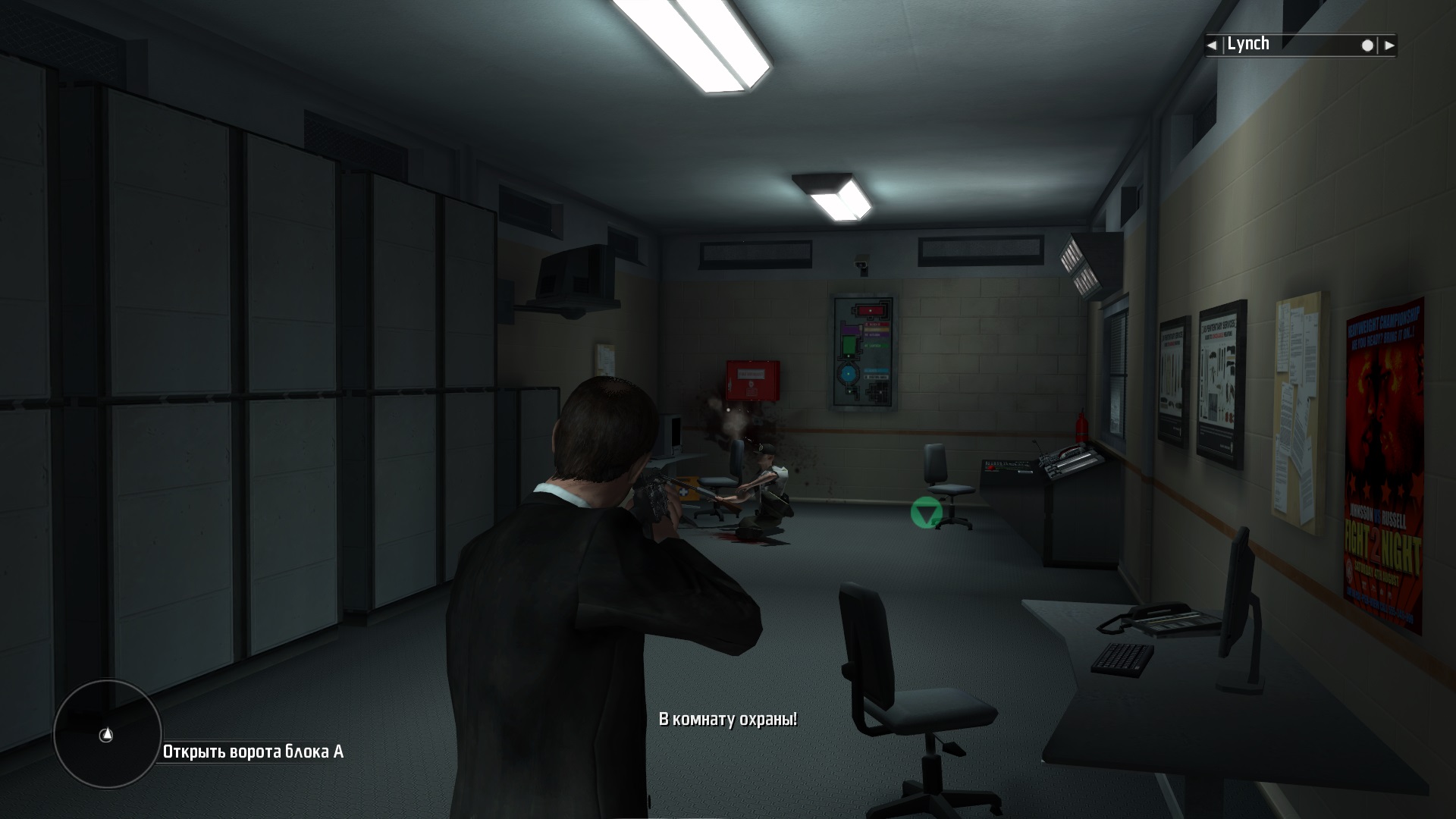Click the right arrow beside Lynch
Image resolution: width=1456 pixels, height=819 pixels.
tap(1389, 45)
